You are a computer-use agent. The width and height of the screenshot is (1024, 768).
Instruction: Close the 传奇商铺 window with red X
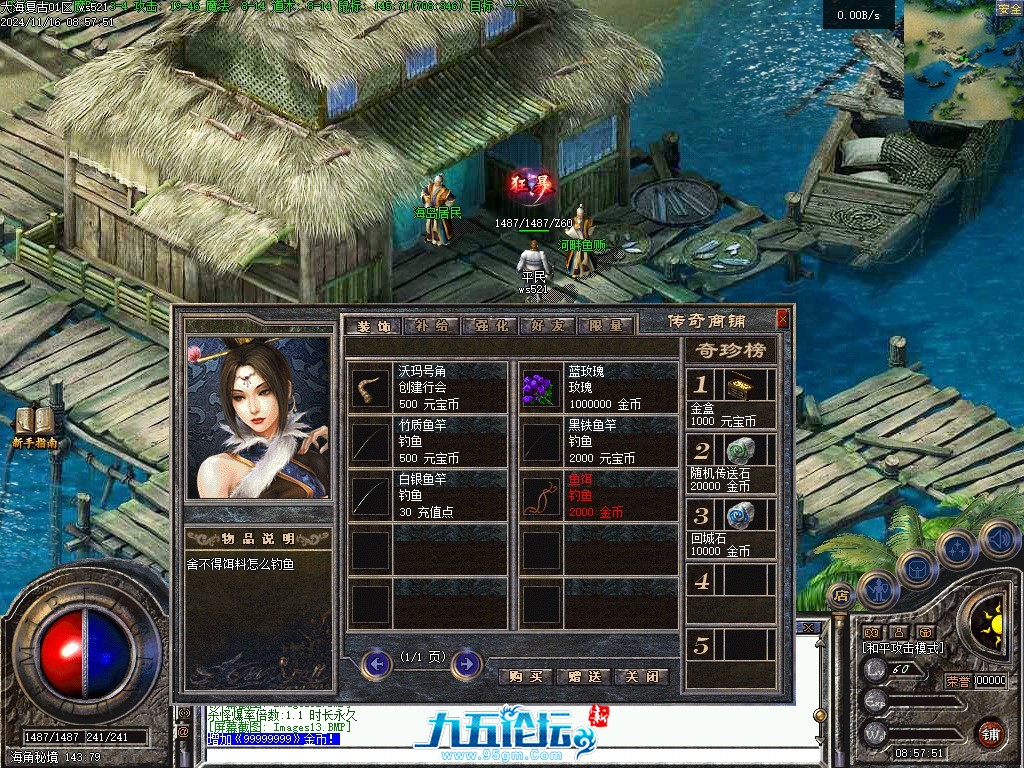[782, 320]
